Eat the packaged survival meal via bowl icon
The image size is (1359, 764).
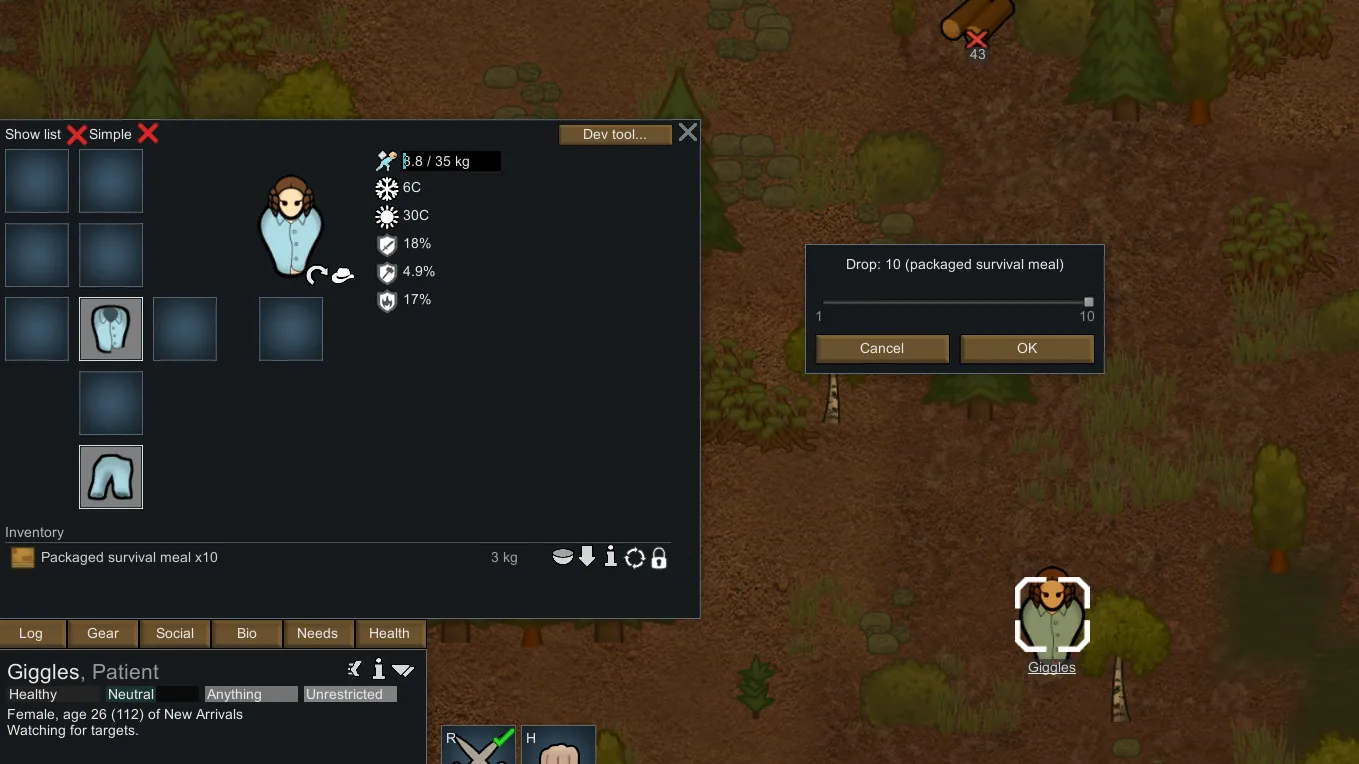563,557
